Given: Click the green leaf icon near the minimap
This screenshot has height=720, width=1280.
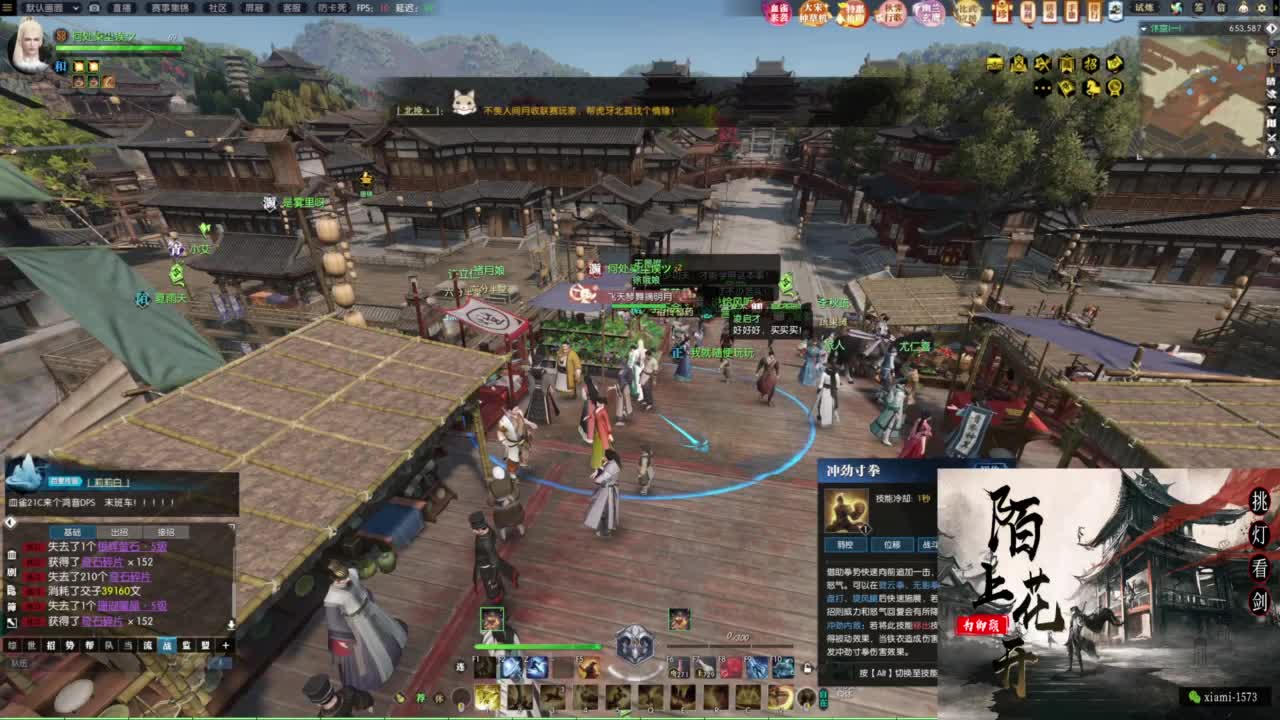Looking at the screenshot, I should point(1176,8).
